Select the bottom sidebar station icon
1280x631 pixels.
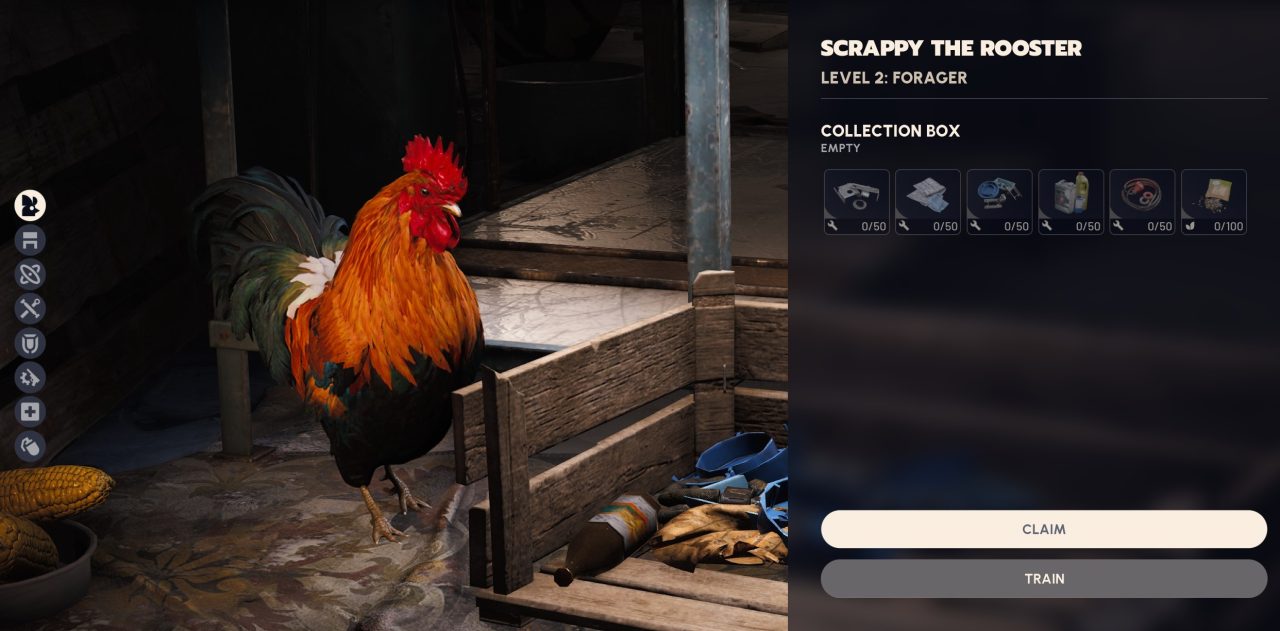point(30,446)
